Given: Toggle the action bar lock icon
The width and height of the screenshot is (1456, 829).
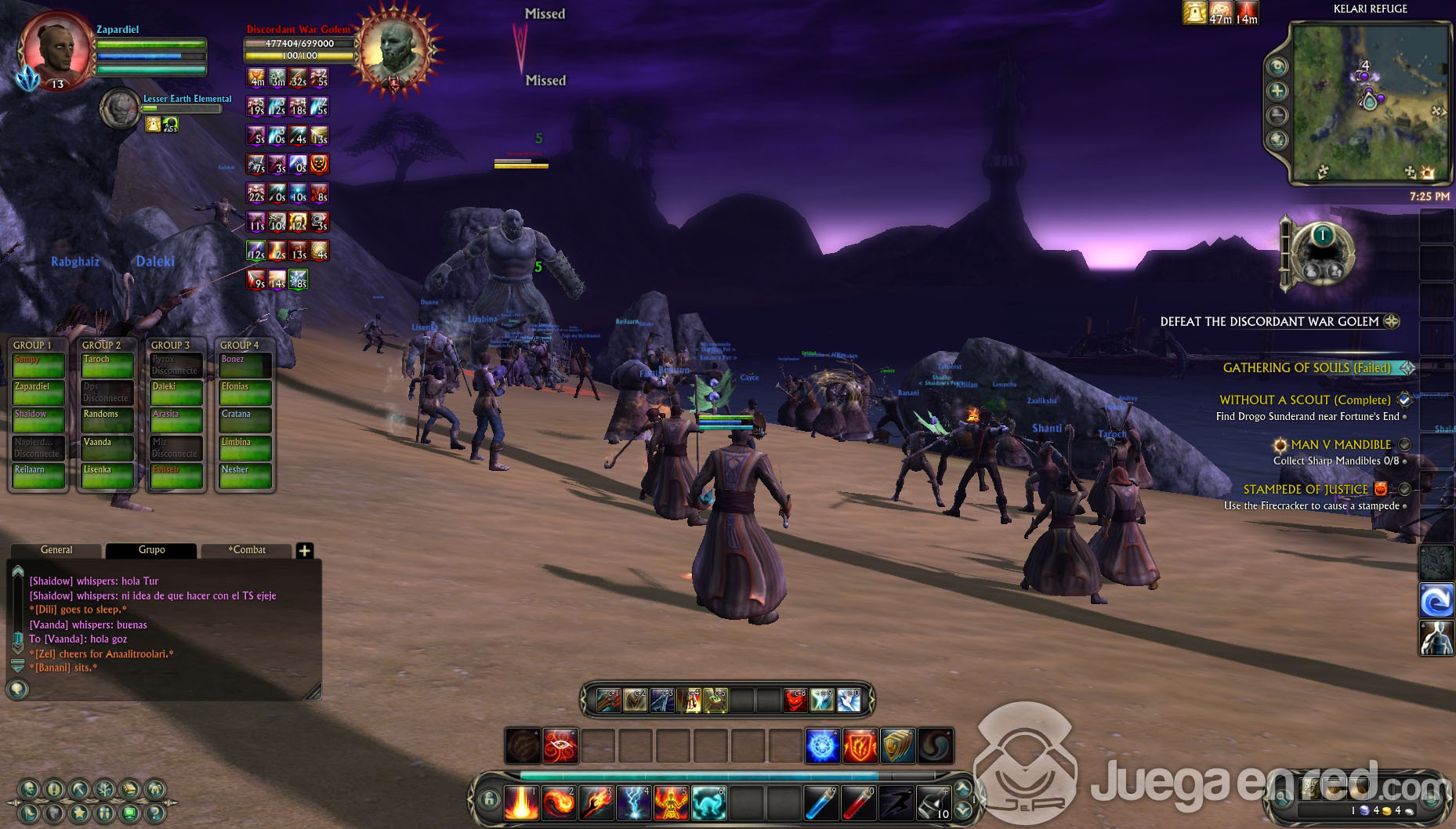Looking at the screenshot, I should pos(489,800).
